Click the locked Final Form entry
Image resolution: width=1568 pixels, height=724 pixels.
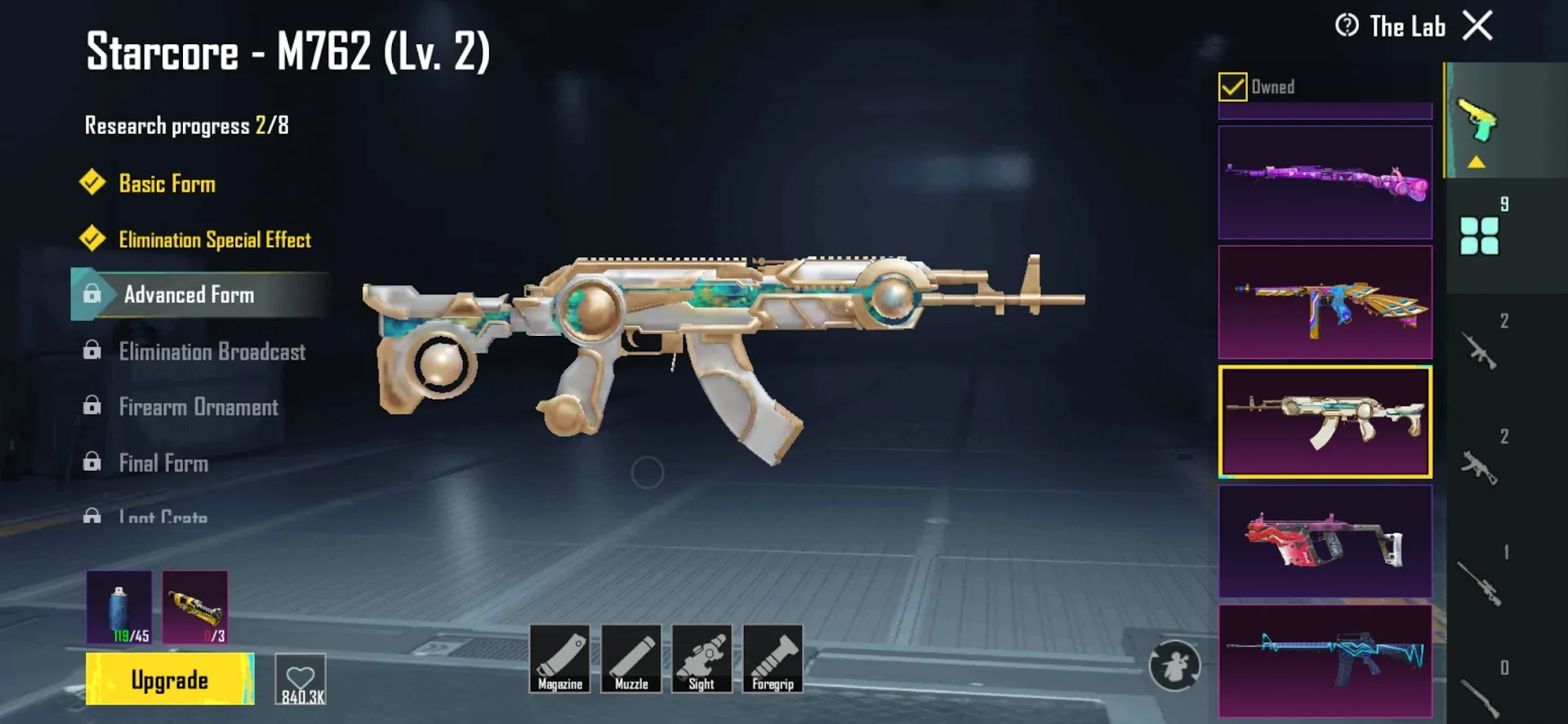tap(163, 463)
